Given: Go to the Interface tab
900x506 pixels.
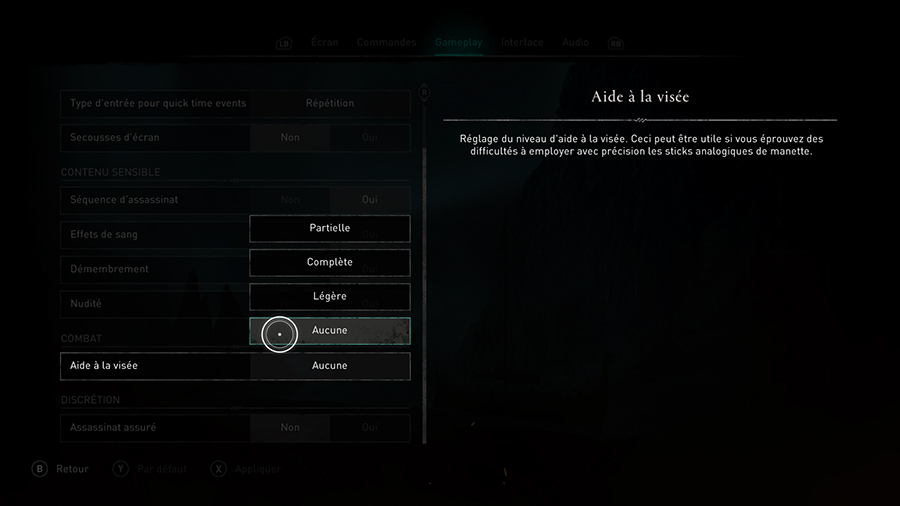Looking at the screenshot, I should (x=522, y=43).
